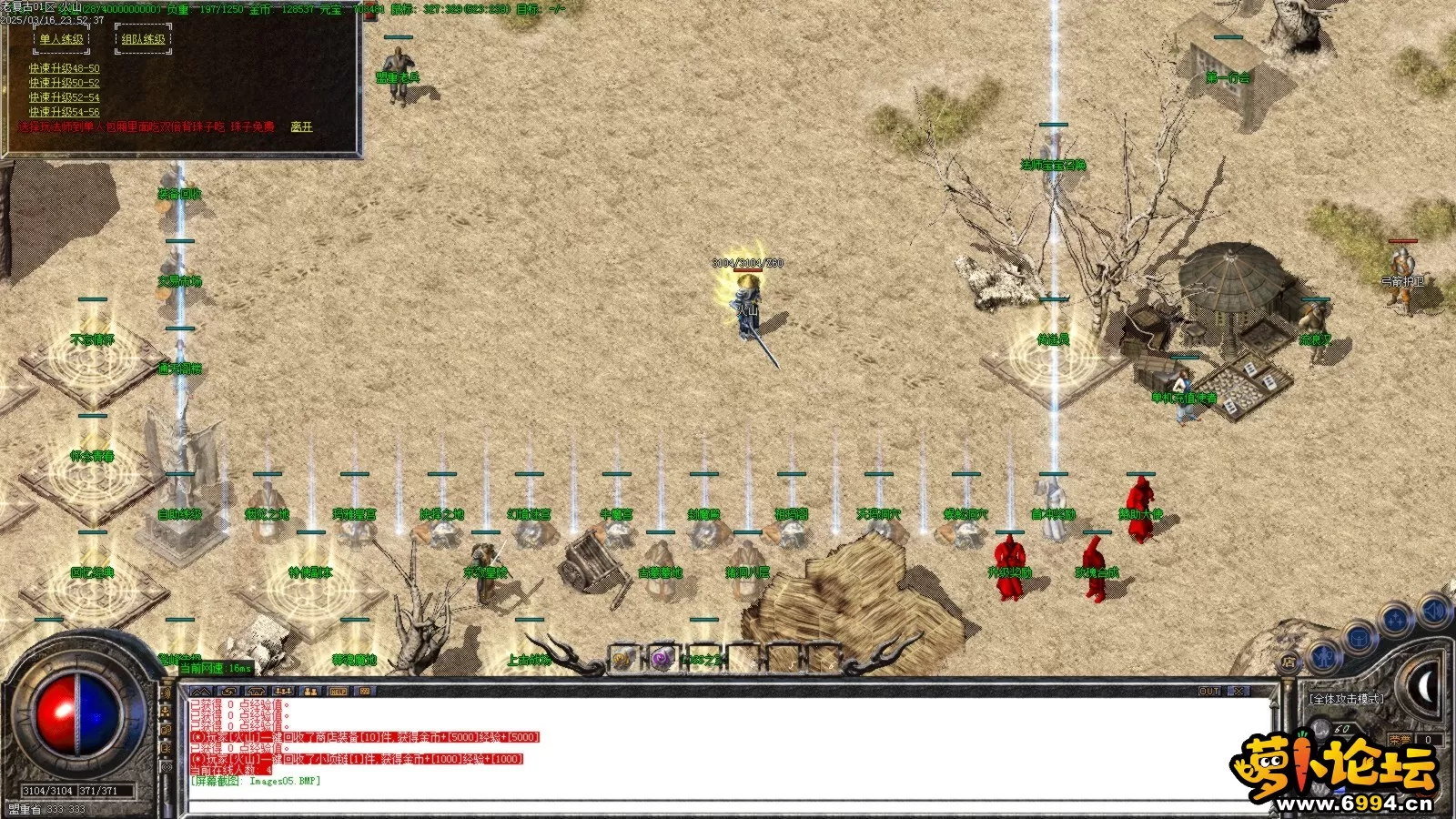Open the skills sparkle round button

point(1395,622)
